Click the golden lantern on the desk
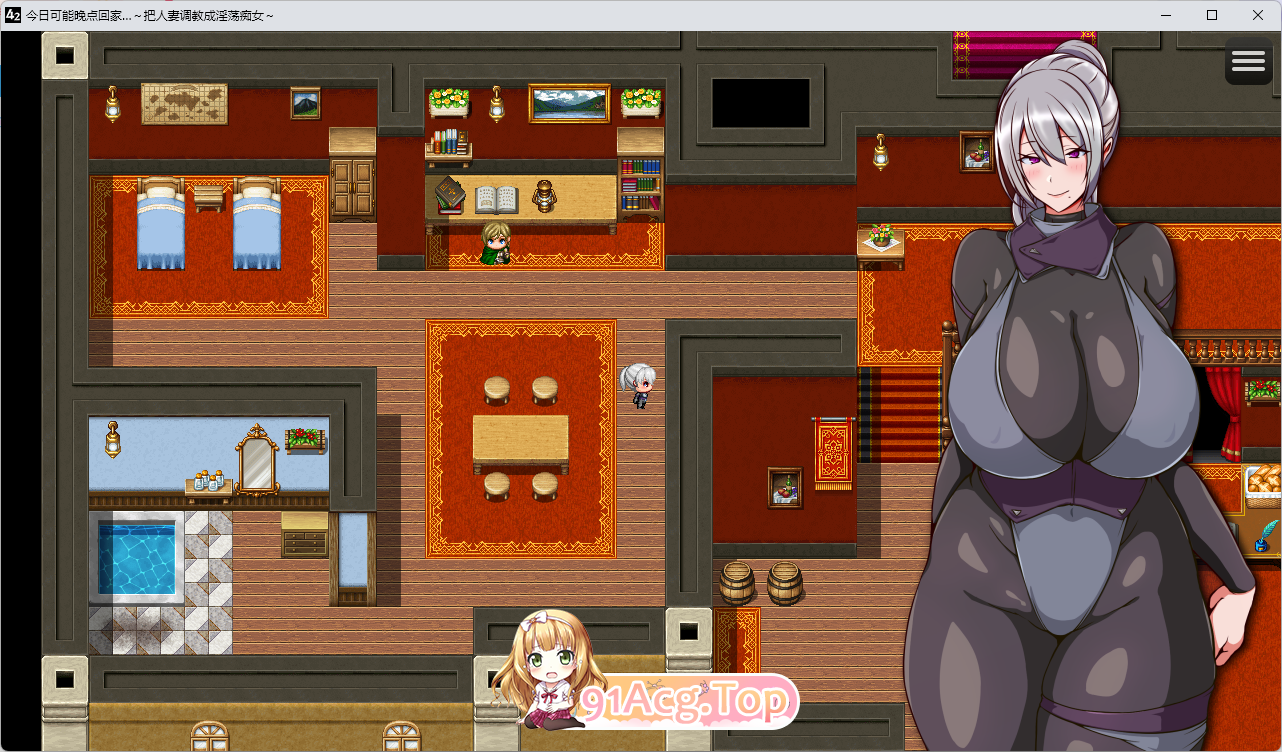 tap(545, 197)
